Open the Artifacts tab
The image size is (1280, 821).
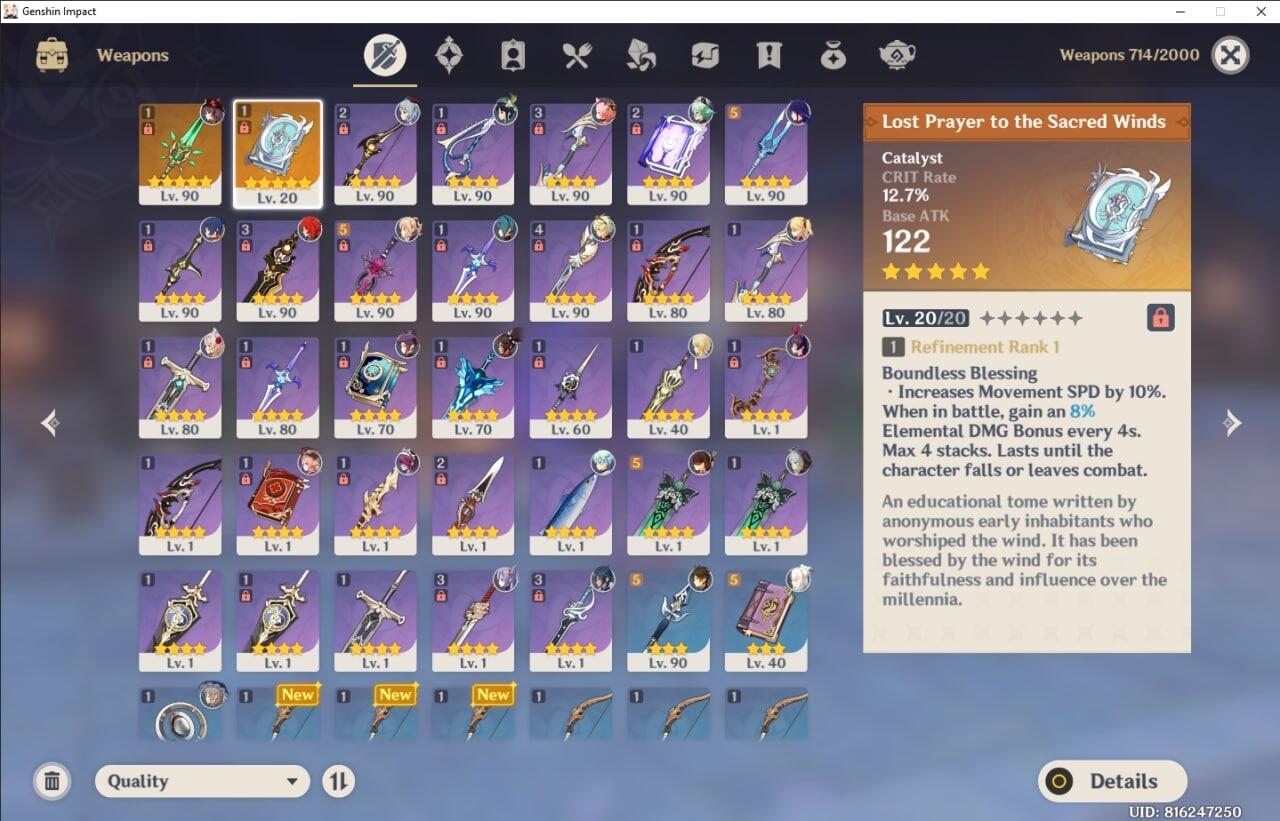[x=449, y=55]
